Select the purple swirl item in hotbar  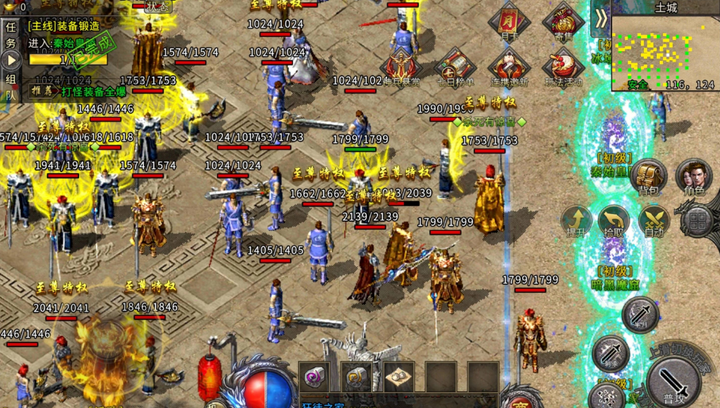[316, 378]
